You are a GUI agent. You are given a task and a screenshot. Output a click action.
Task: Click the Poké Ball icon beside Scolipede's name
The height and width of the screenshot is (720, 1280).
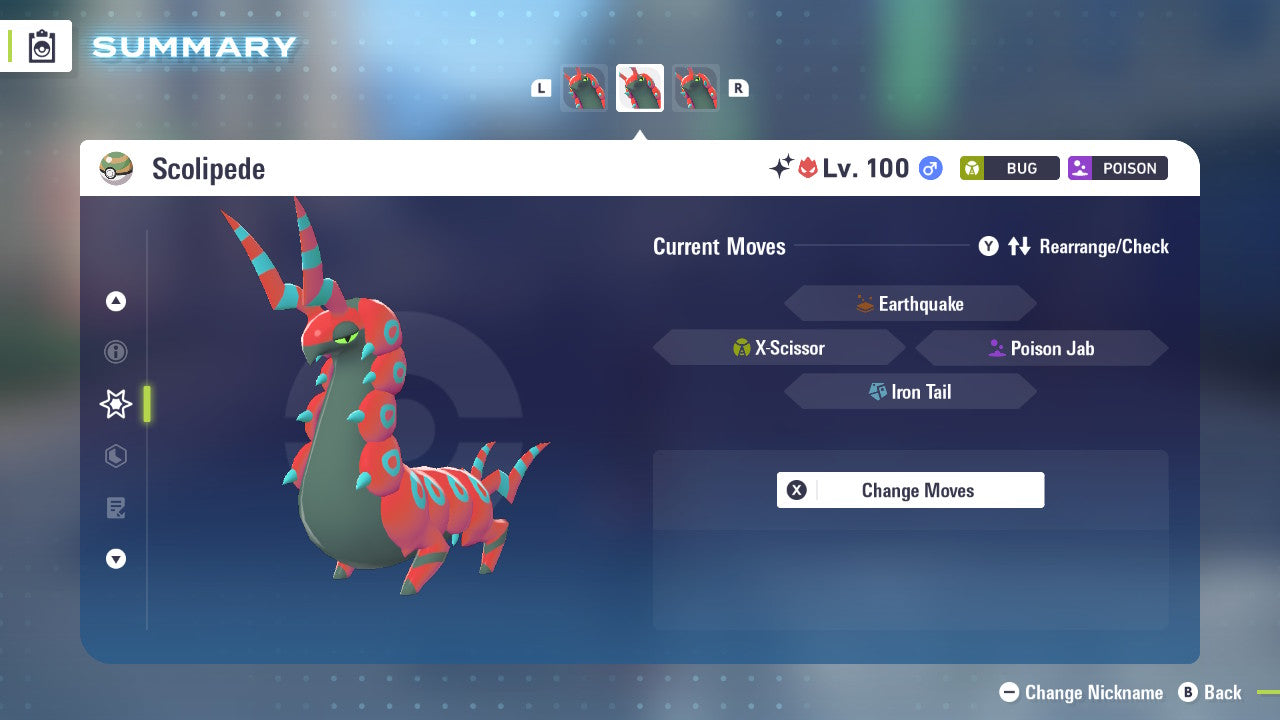[x=116, y=168]
